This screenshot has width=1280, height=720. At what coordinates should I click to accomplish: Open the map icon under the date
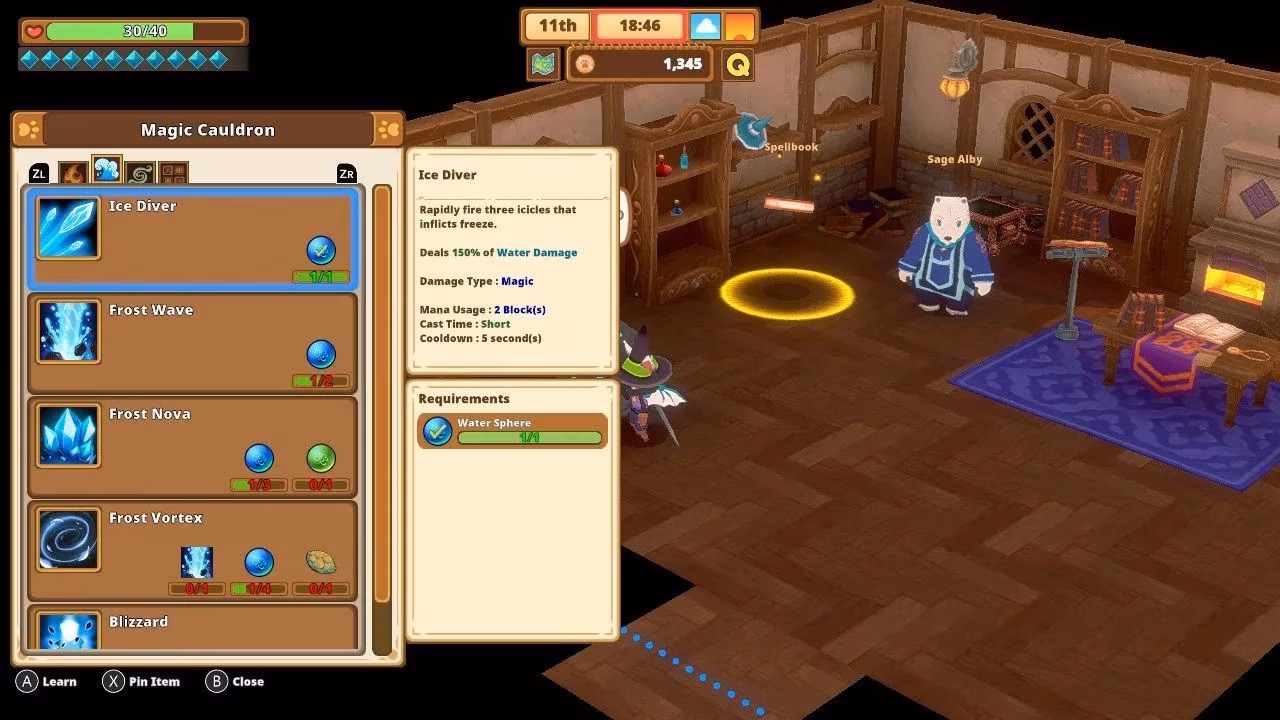(543, 64)
